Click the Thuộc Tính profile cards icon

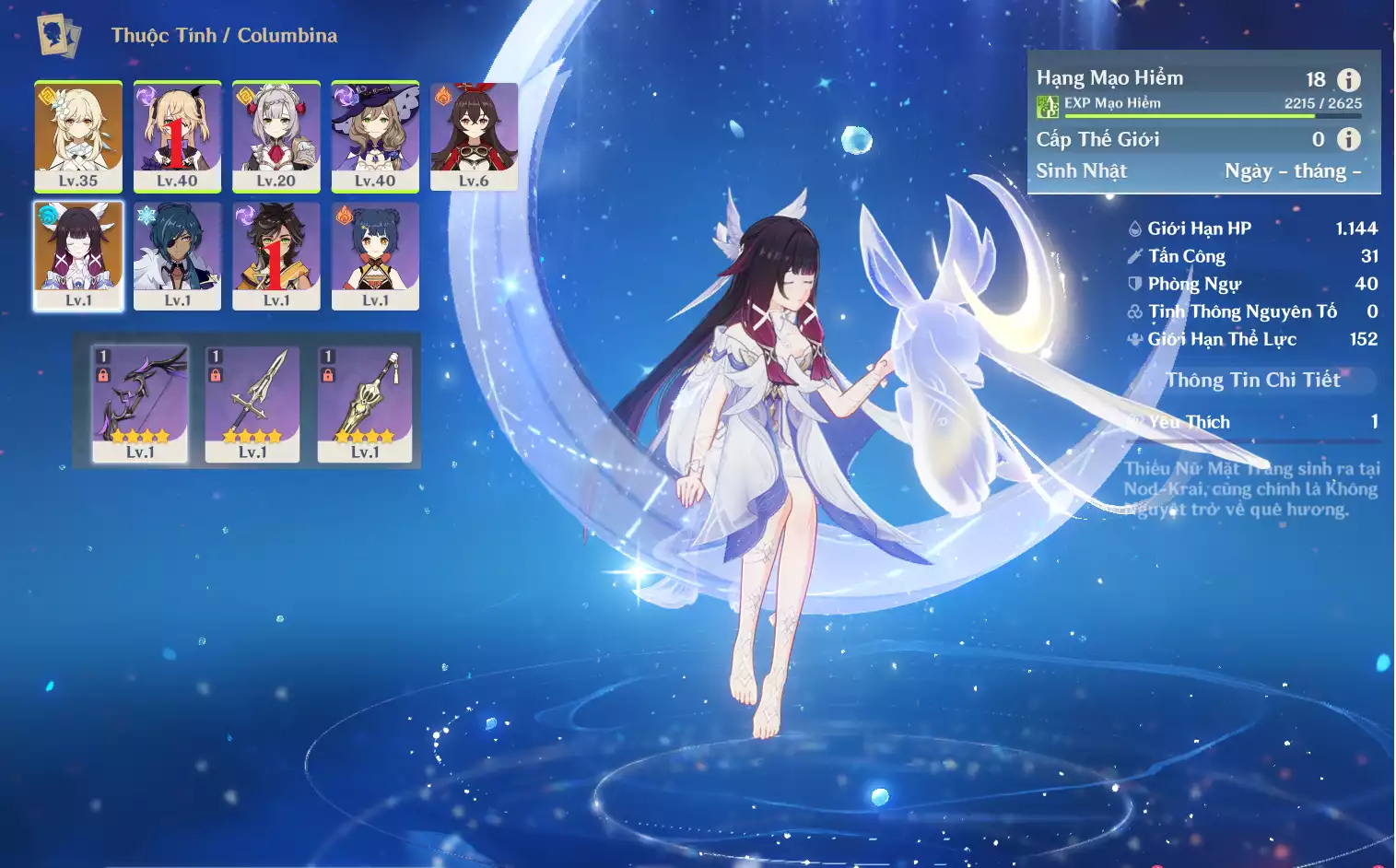pos(58,36)
